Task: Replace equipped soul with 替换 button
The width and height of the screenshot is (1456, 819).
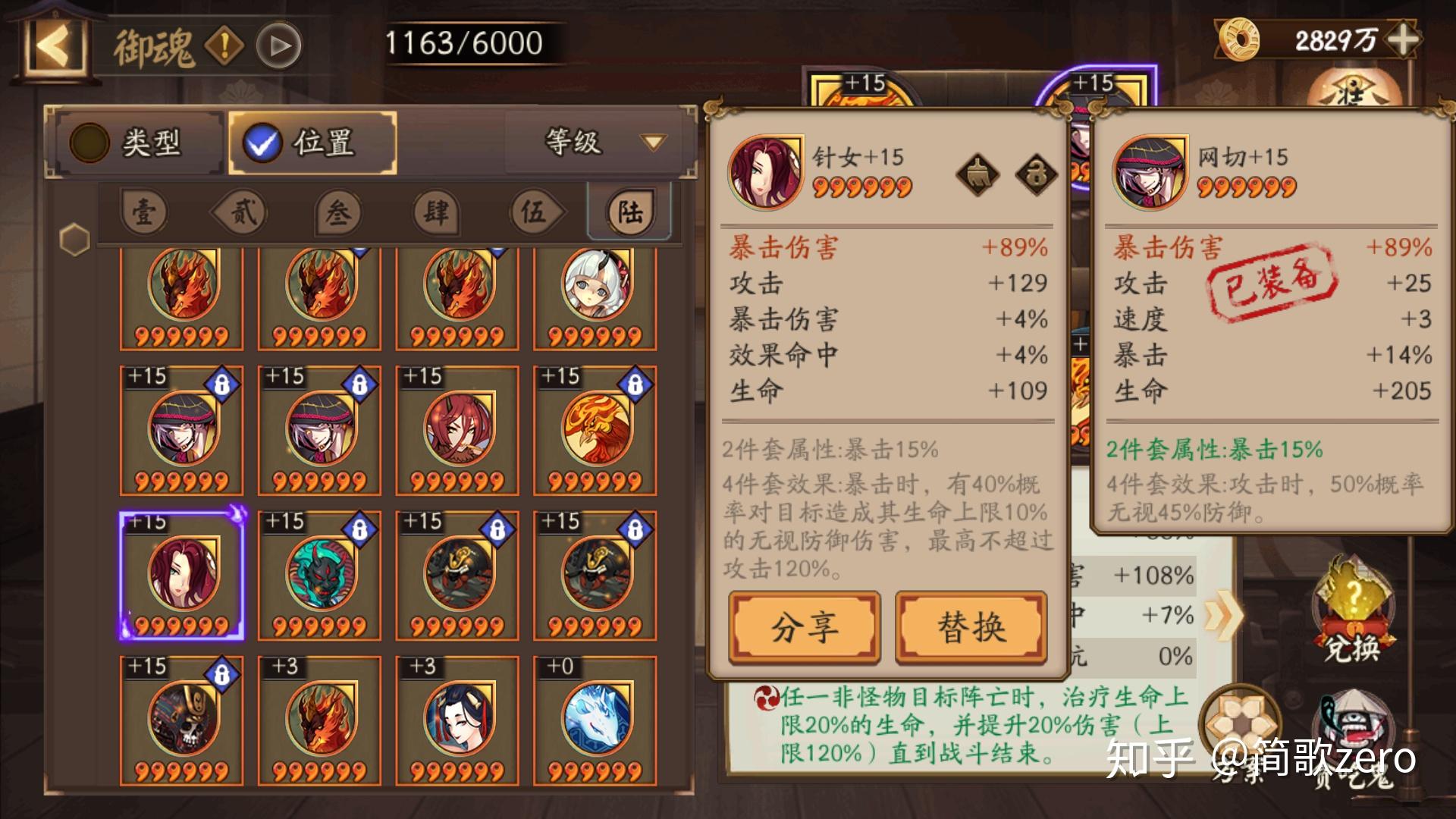Action: coord(971,628)
